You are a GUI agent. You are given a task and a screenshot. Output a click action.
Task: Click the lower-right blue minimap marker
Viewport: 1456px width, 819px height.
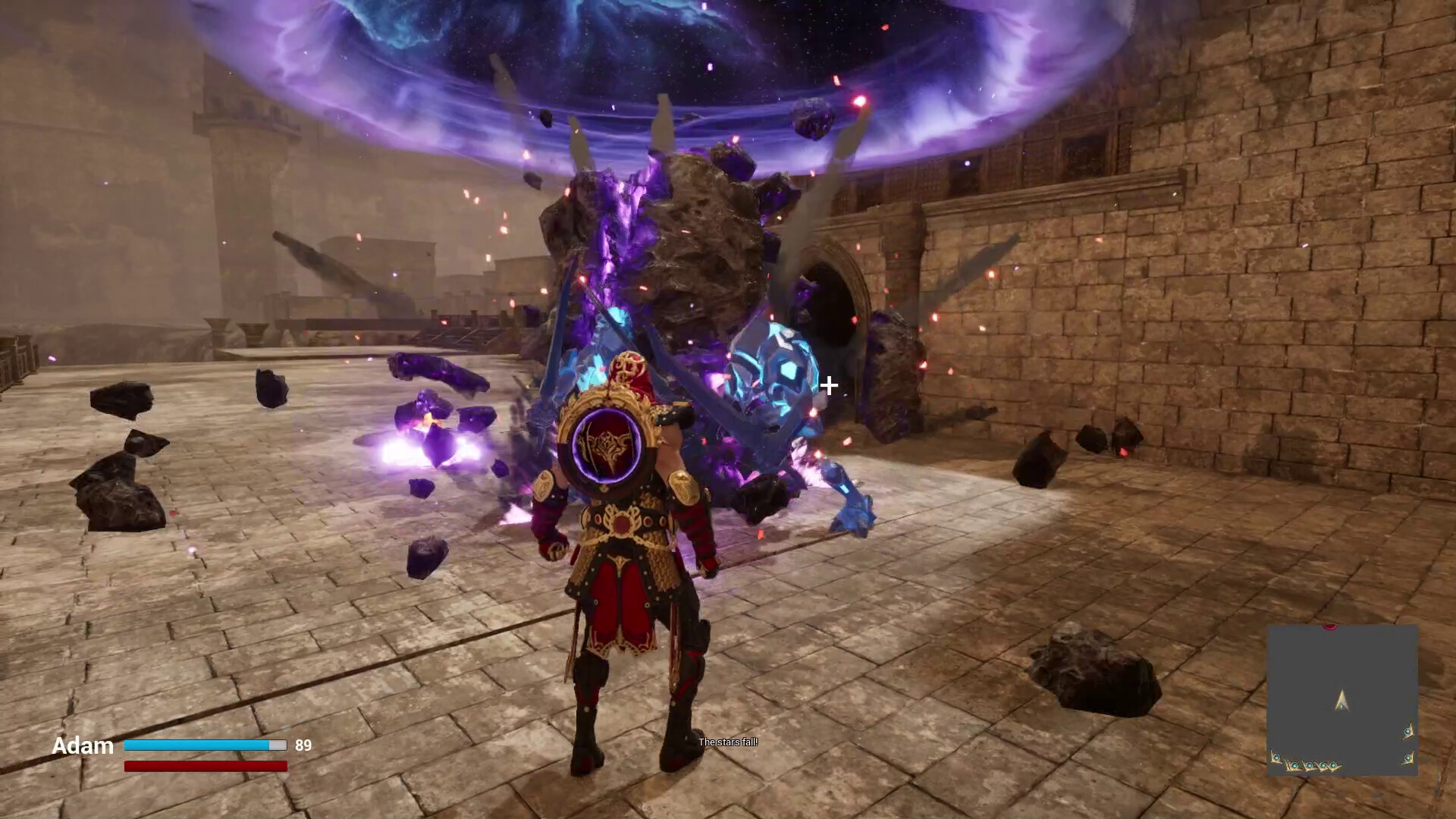[x=1408, y=758]
